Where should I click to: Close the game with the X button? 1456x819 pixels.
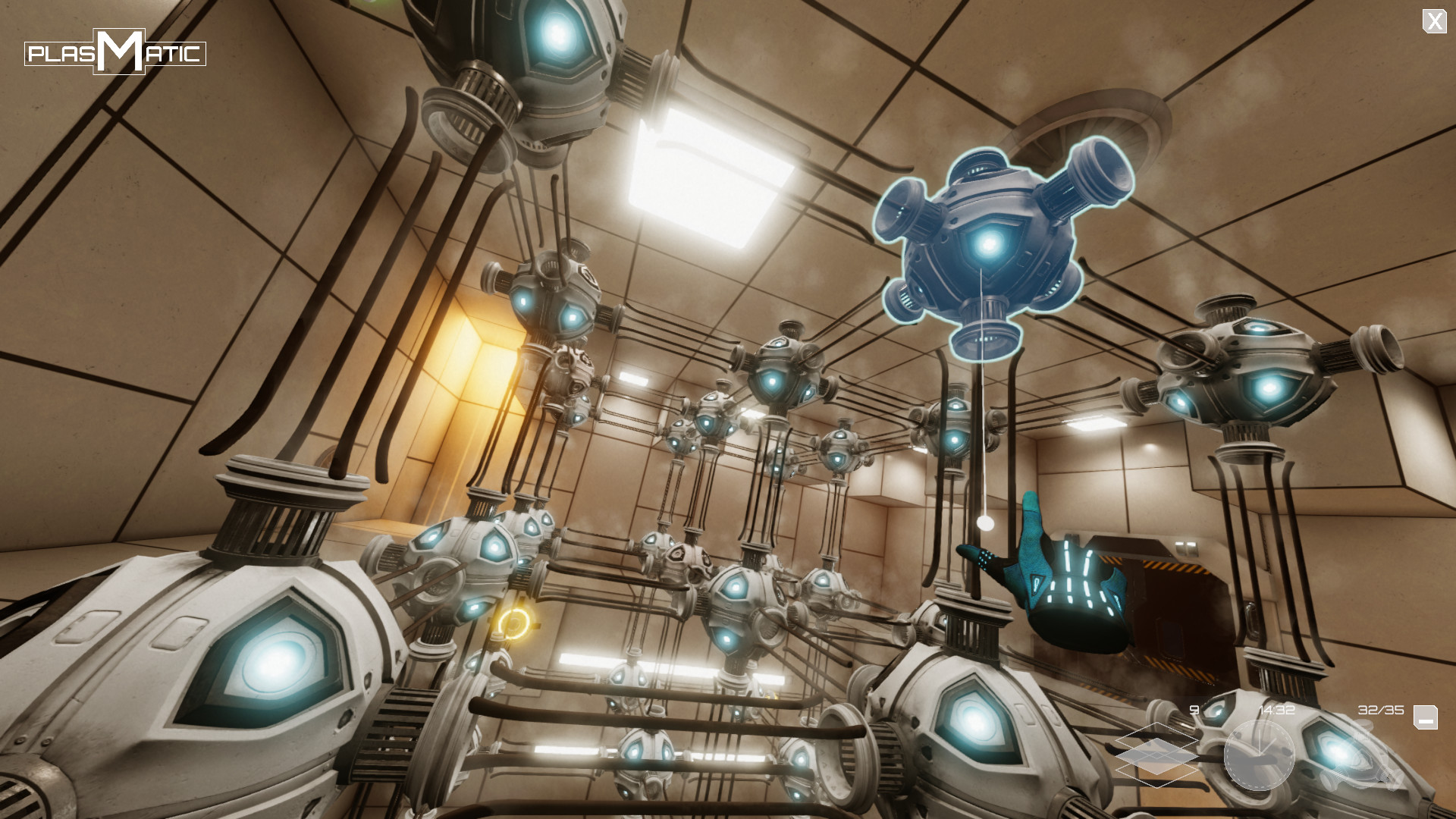pos(1436,20)
